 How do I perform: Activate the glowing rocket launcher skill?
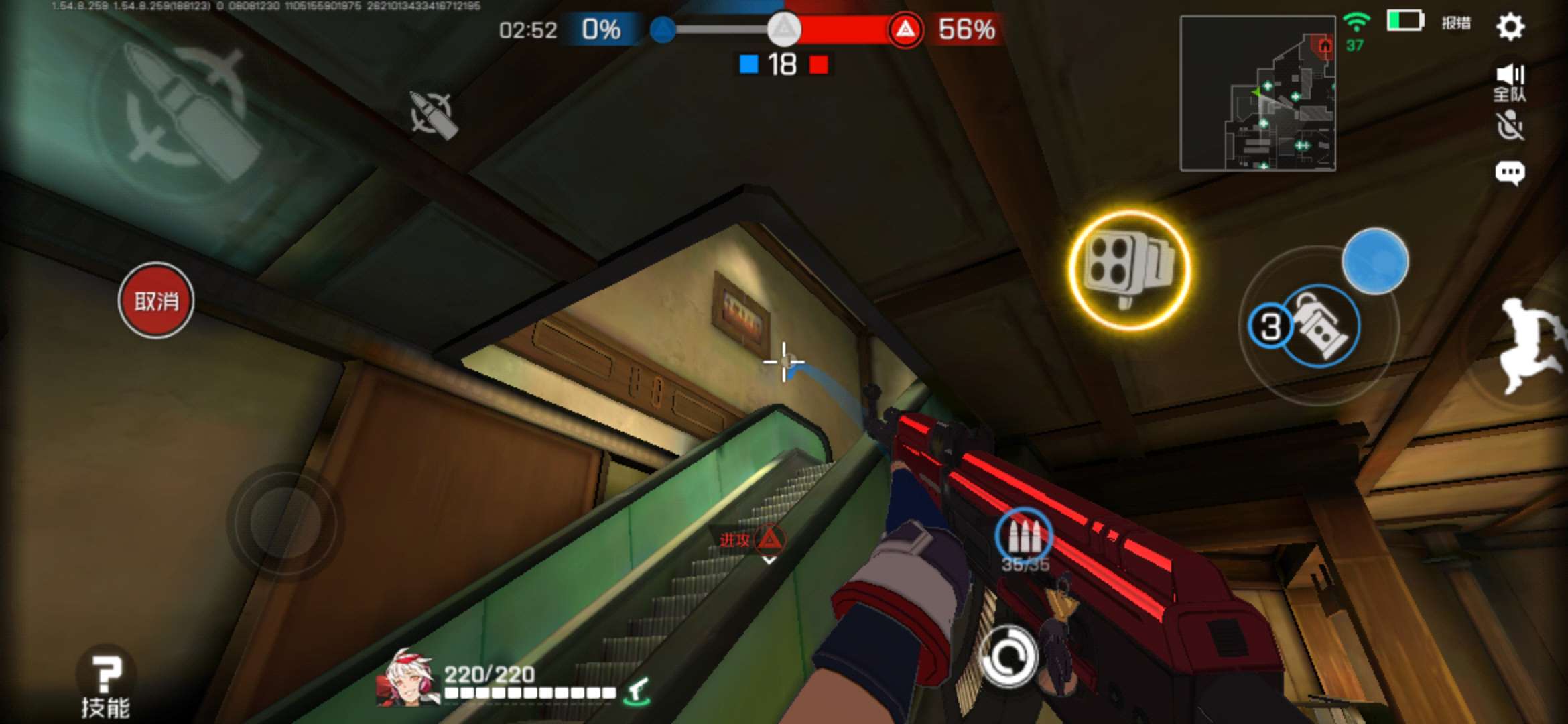pos(1129,269)
